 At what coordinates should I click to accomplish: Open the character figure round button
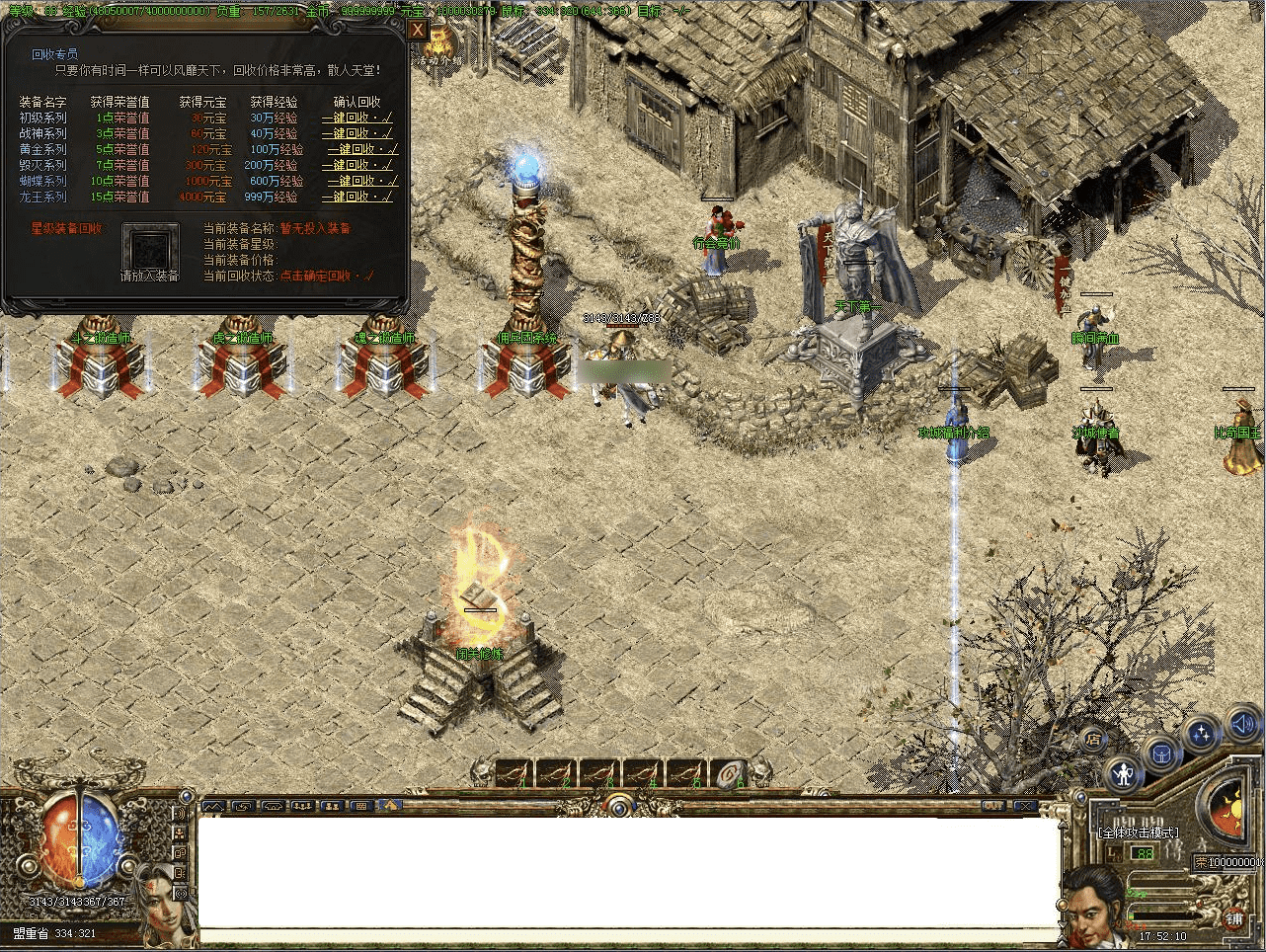pyautogui.click(x=1124, y=772)
